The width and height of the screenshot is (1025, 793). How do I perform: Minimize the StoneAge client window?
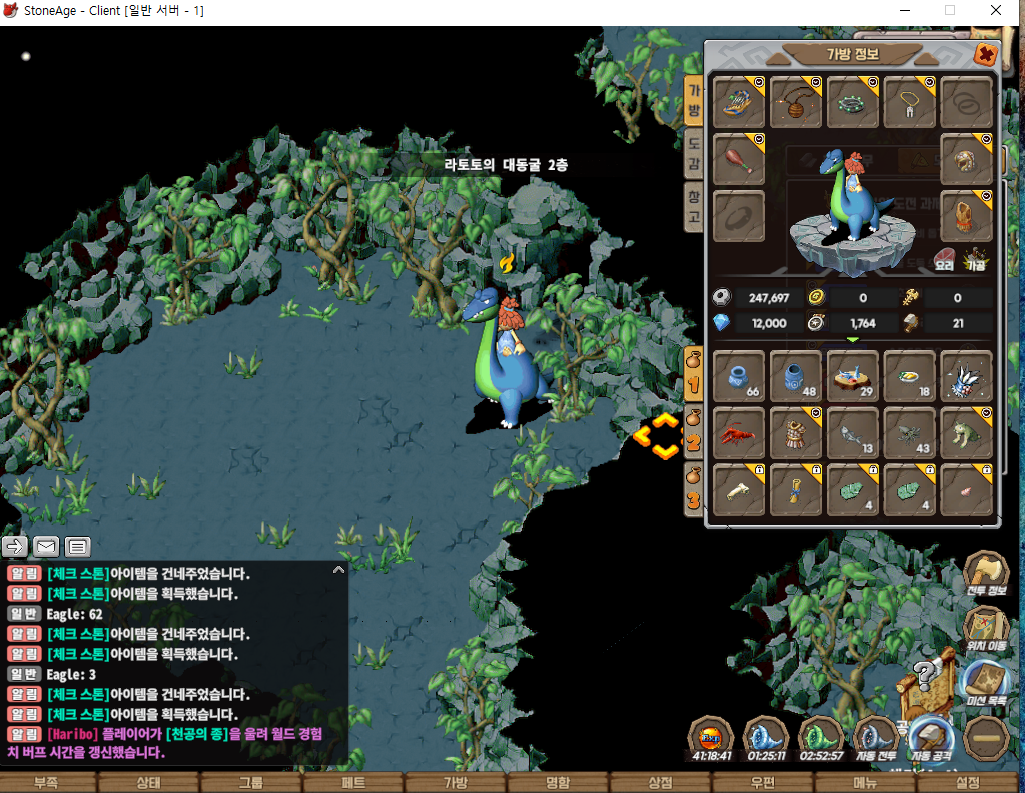point(902,10)
